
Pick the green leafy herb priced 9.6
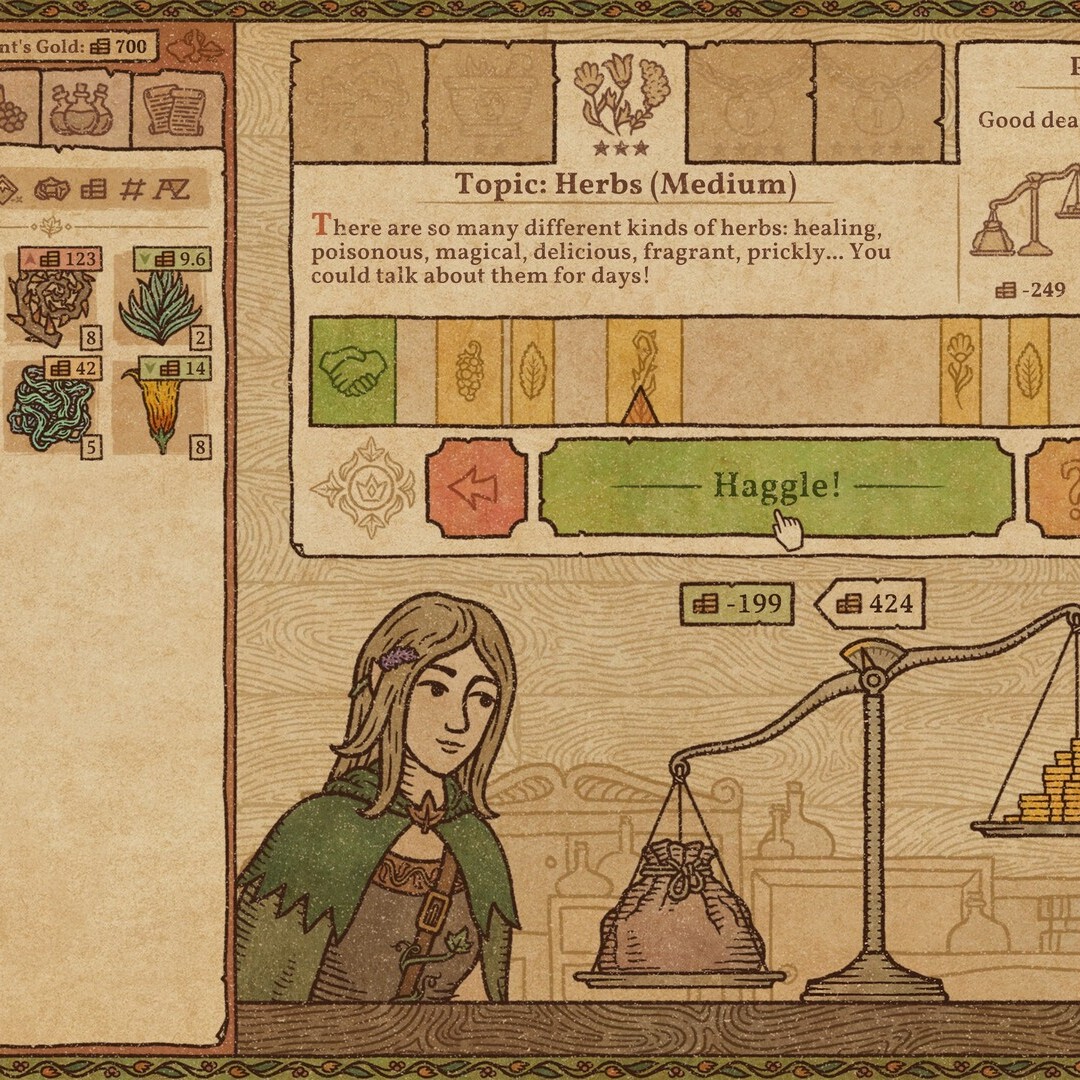(161, 299)
